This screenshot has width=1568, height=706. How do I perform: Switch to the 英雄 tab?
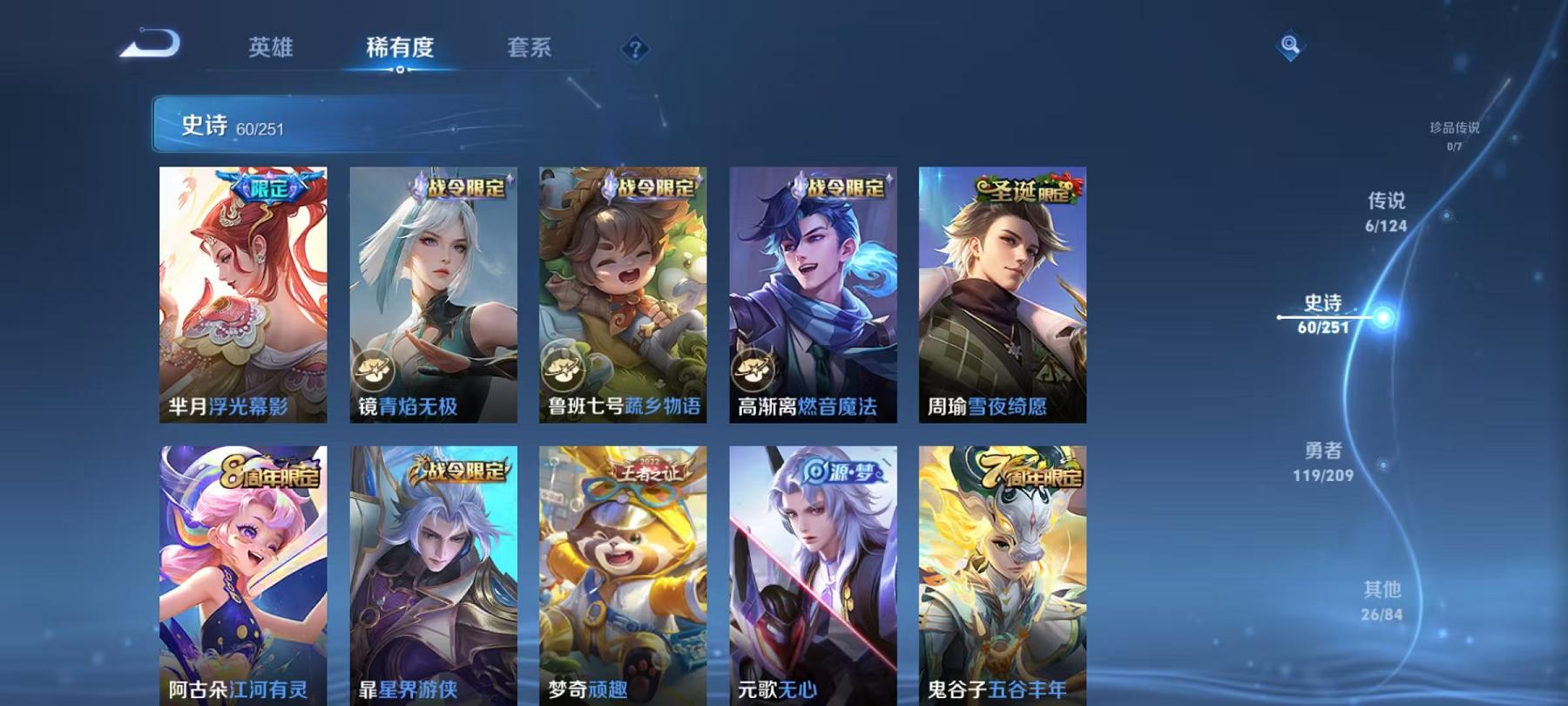tap(272, 50)
